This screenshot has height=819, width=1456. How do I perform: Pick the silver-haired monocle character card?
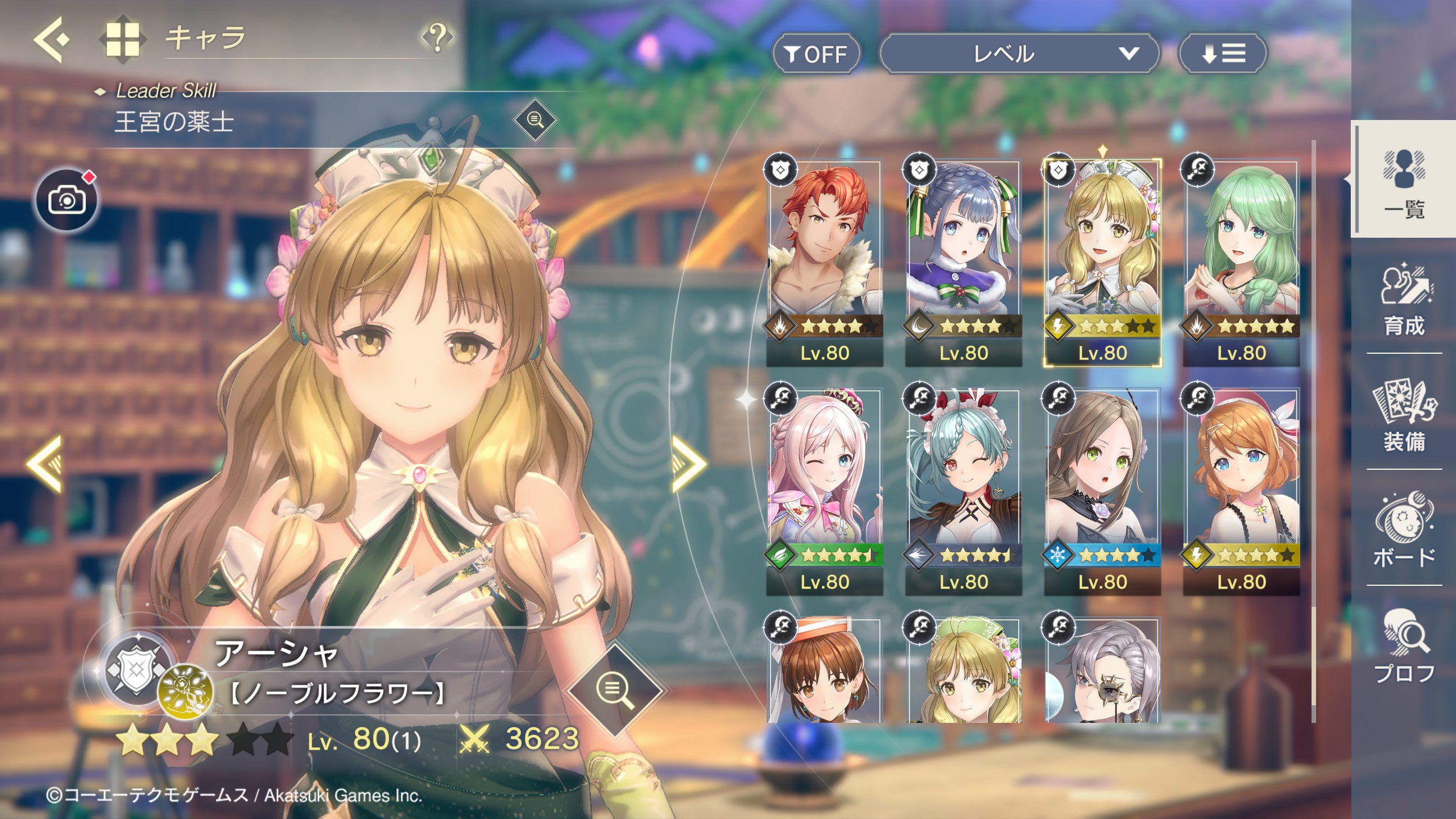pyautogui.click(x=1102, y=671)
